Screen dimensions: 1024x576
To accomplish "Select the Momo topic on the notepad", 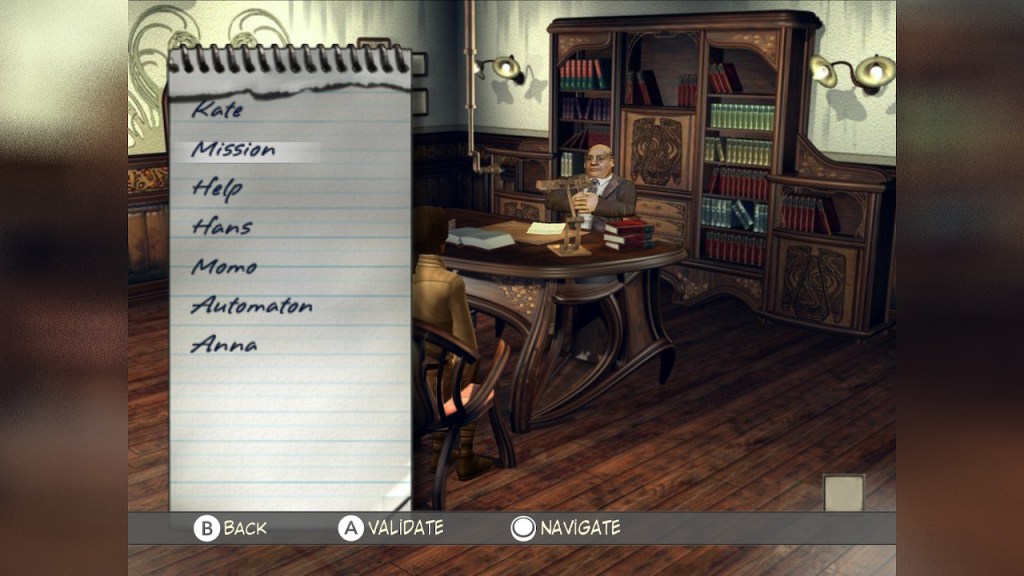I will (224, 267).
